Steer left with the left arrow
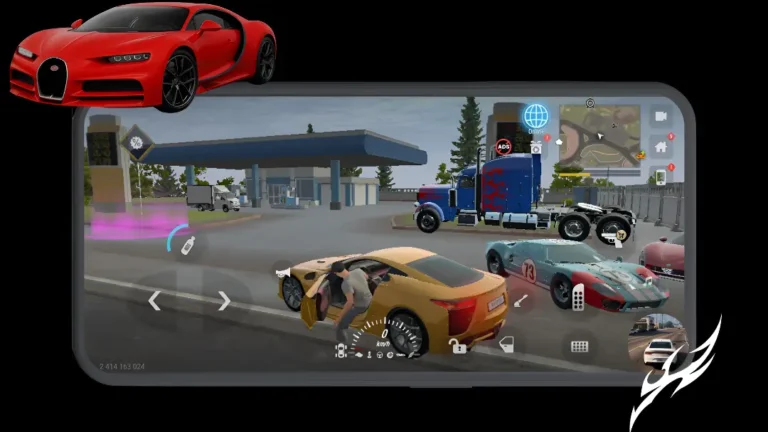 pyautogui.click(x=154, y=300)
